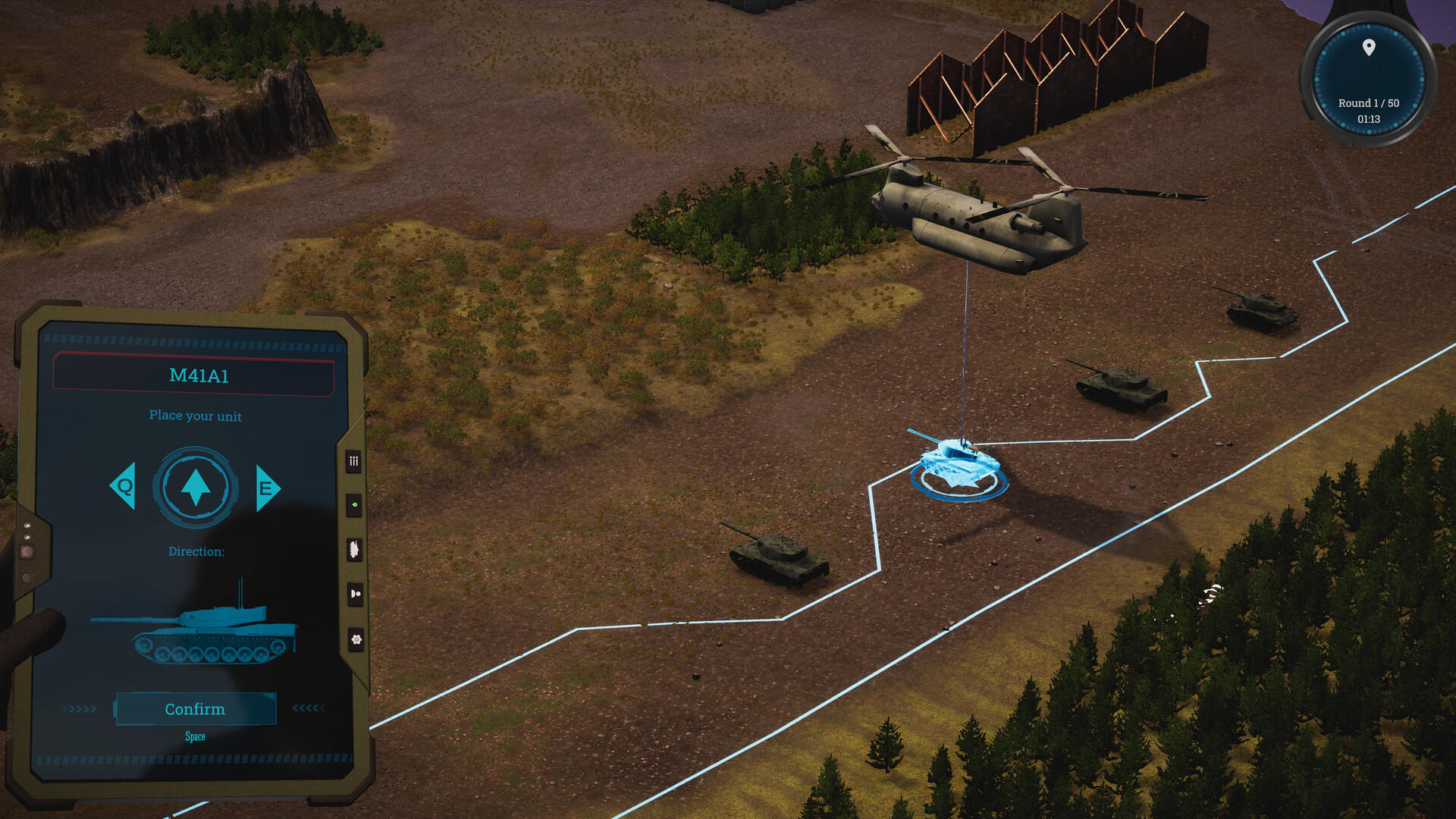Click the upward direction arrow in the dial
The height and width of the screenshot is (819, 1456).
[196, 486]
